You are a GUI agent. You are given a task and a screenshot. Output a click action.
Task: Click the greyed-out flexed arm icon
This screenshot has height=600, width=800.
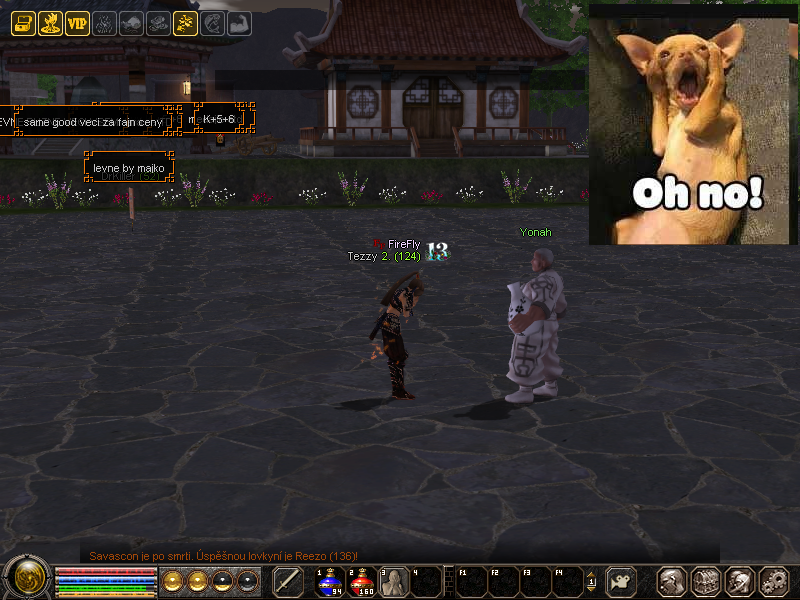point(239,23)
